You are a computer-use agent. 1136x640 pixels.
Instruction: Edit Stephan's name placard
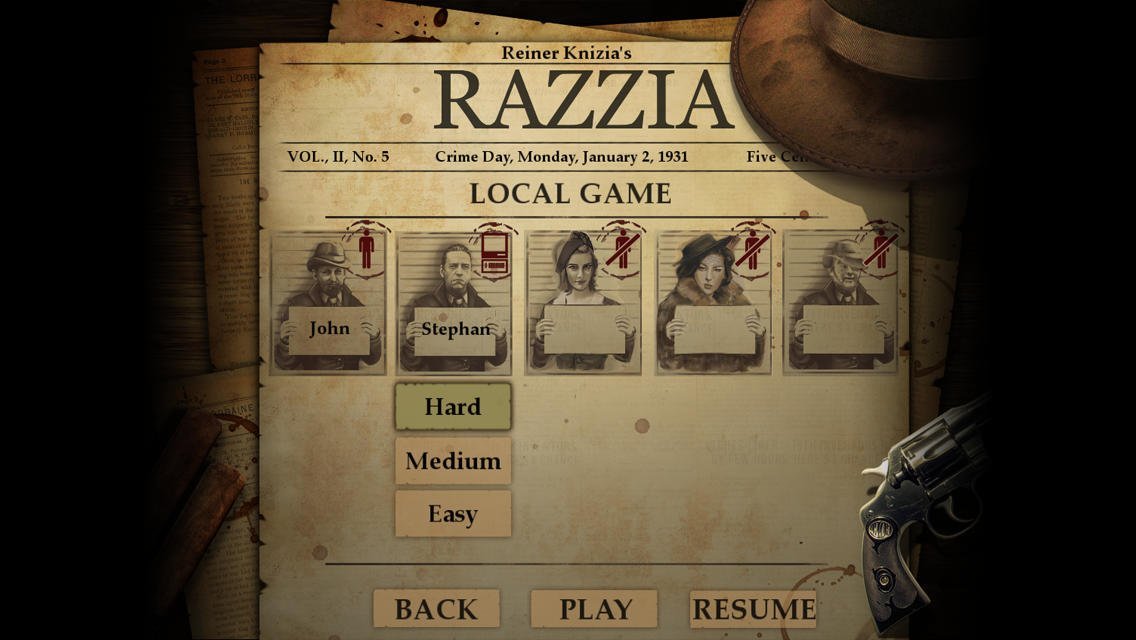pyautogui.click(x=456, y=329)
